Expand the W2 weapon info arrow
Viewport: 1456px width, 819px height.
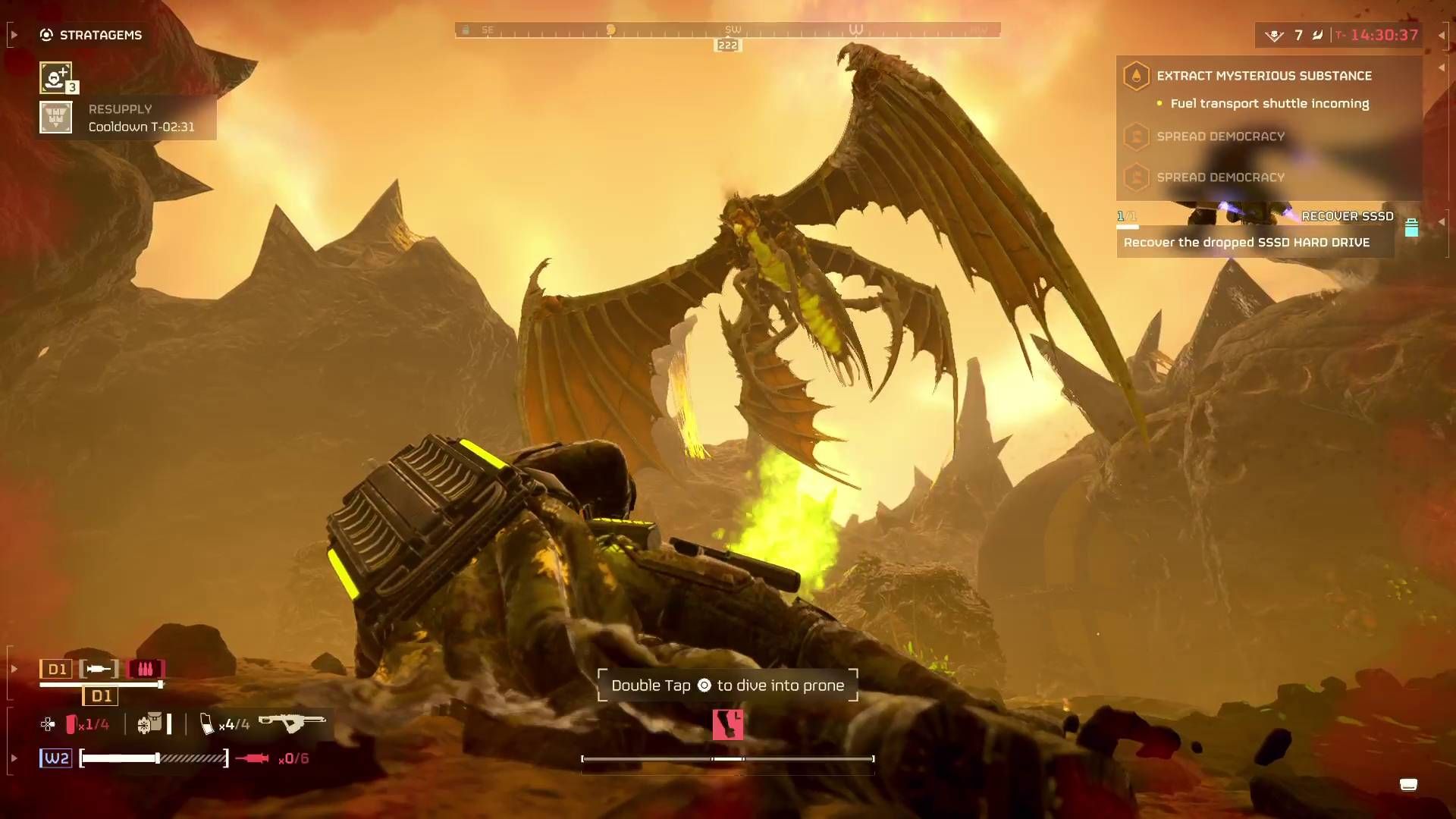[12, 758]
